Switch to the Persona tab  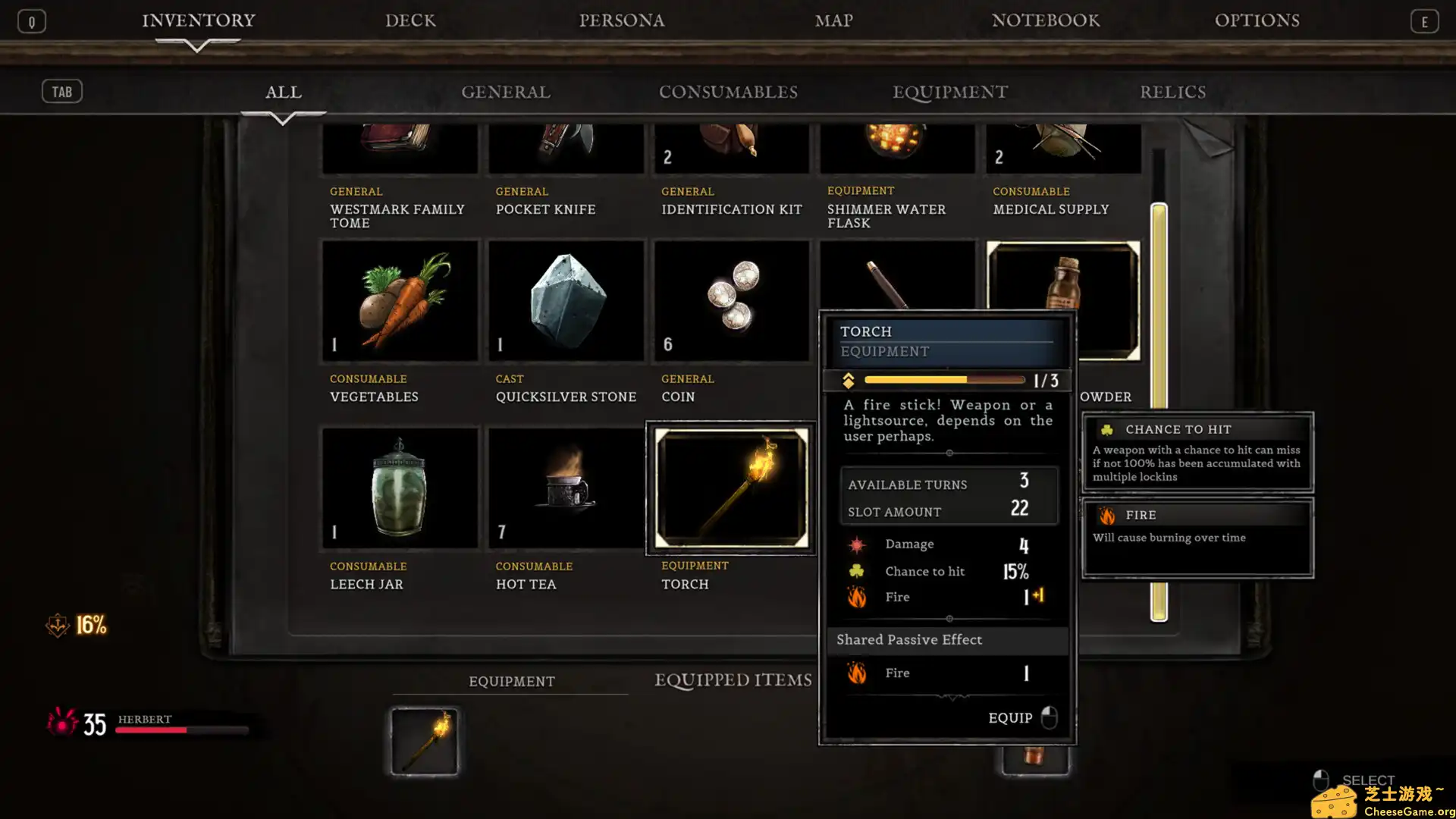[x=622, y=20]
